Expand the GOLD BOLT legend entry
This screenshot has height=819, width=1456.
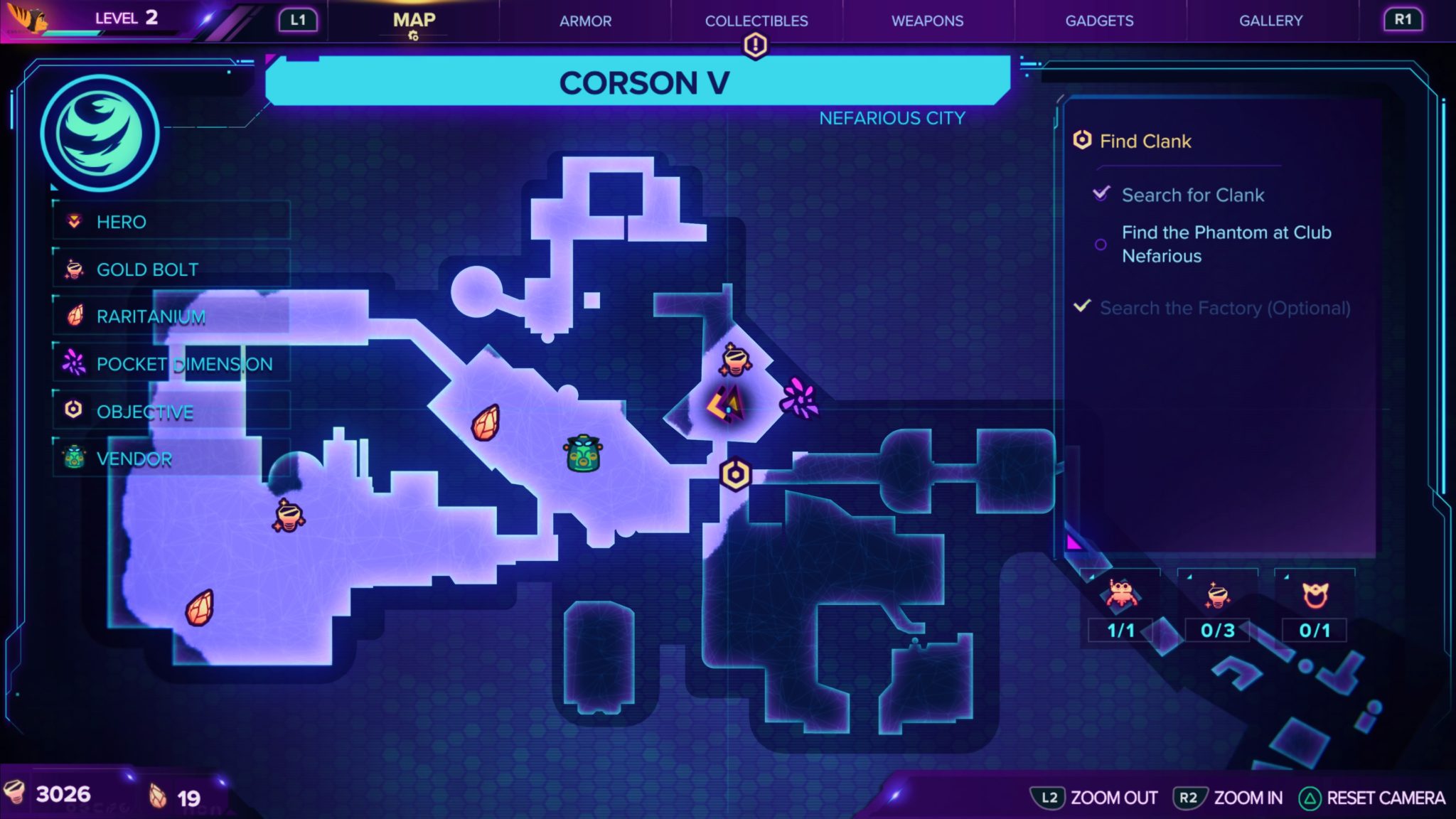pyautogui.click(x=171, y=269)
